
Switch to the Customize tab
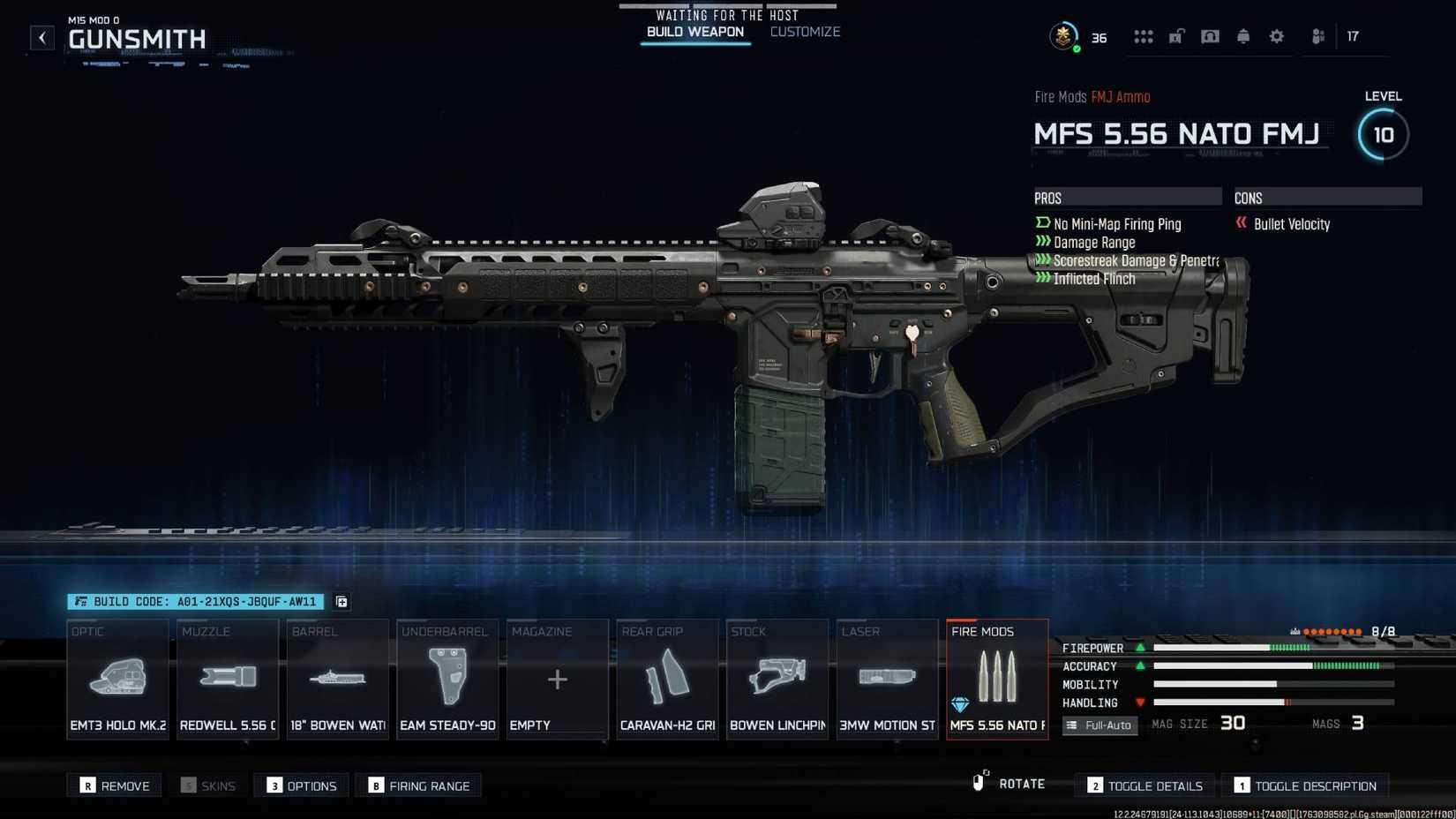pos(804,32)
